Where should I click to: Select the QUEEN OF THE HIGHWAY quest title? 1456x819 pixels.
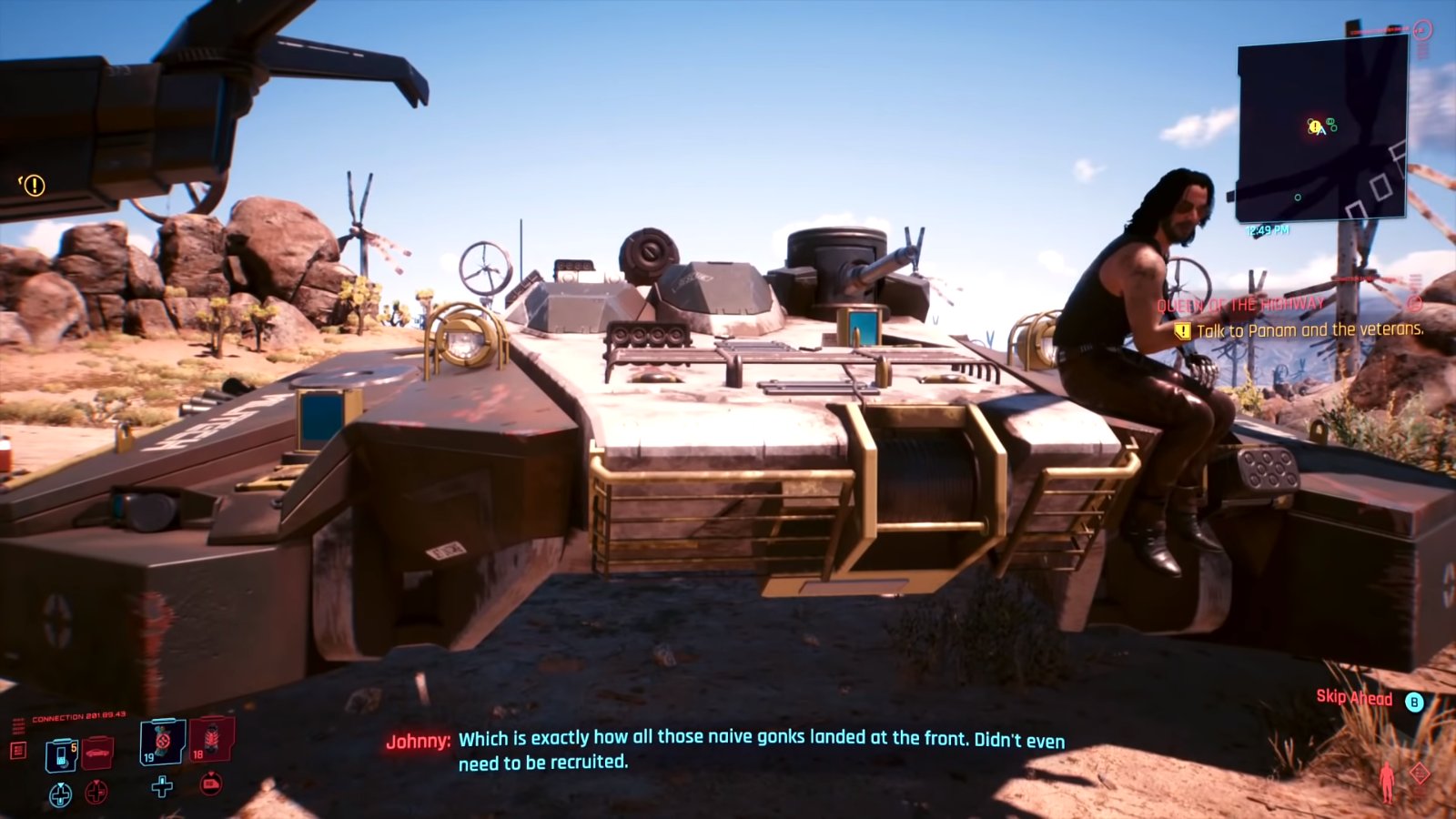(1241, 303)
